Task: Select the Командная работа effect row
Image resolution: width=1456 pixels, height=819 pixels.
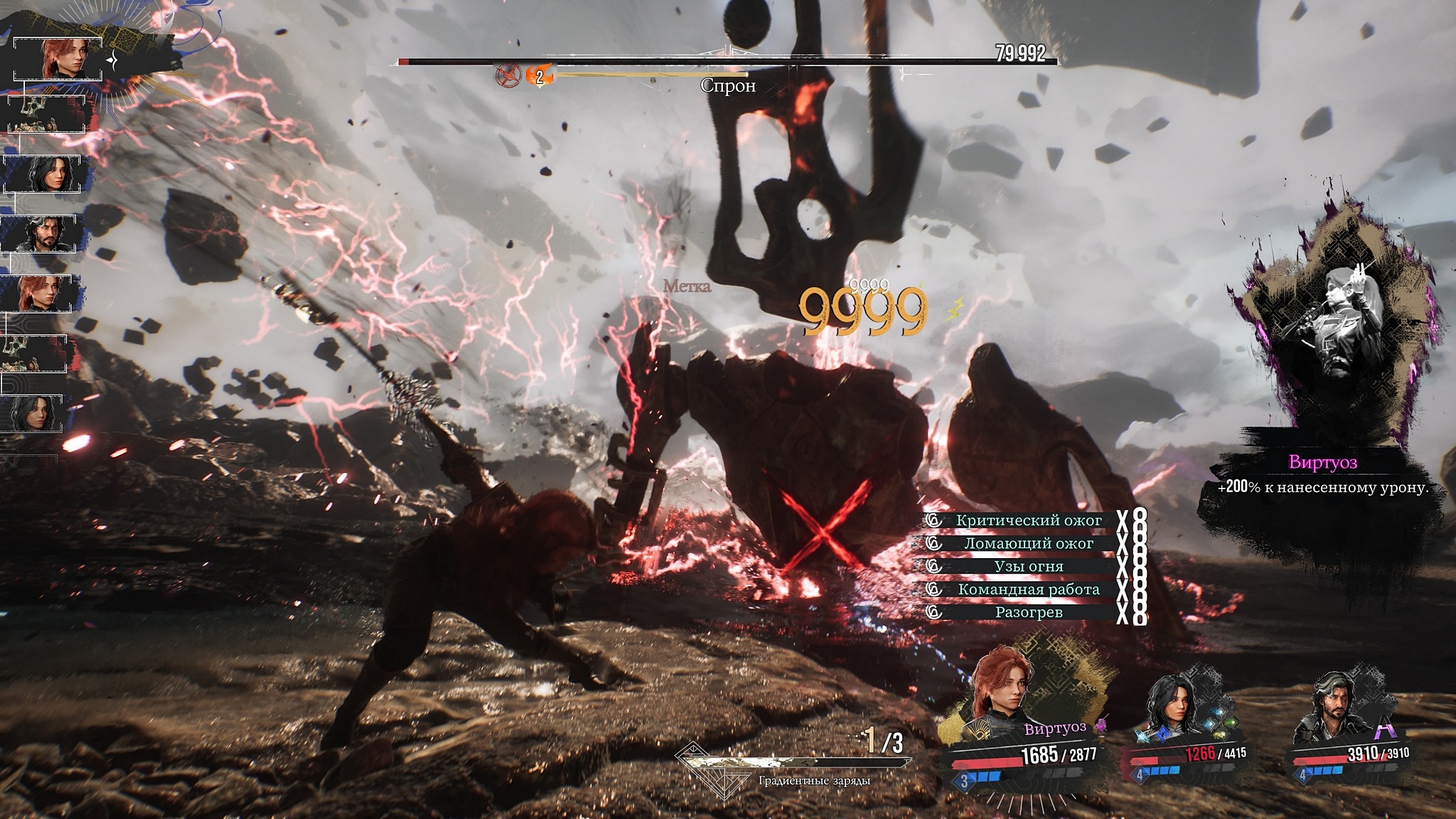Action: [1028, 589]
